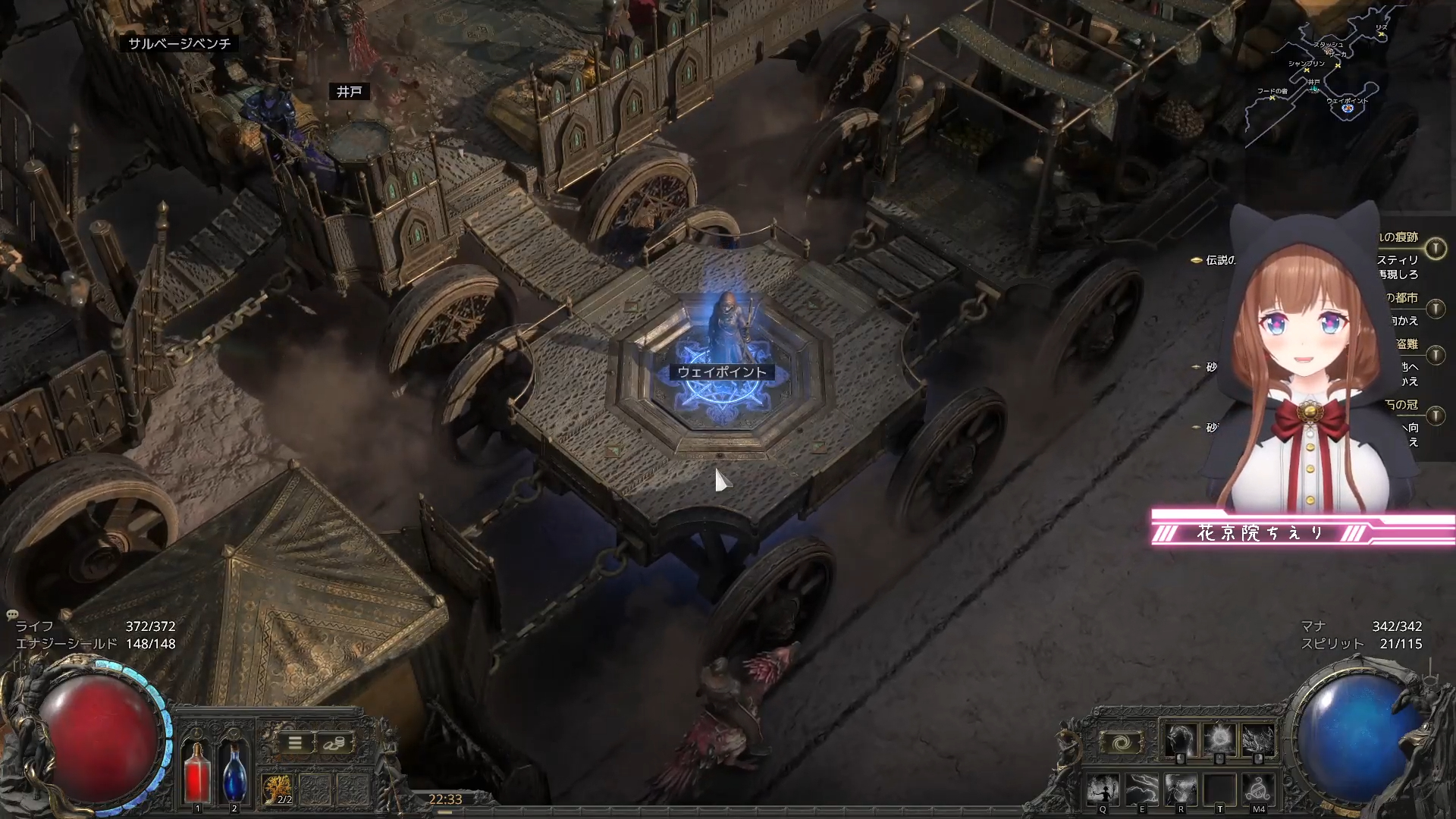Activate the spiky shards skill icon
The width and height of the screenshot is (1456, 819).
[x=1258, y=740]
